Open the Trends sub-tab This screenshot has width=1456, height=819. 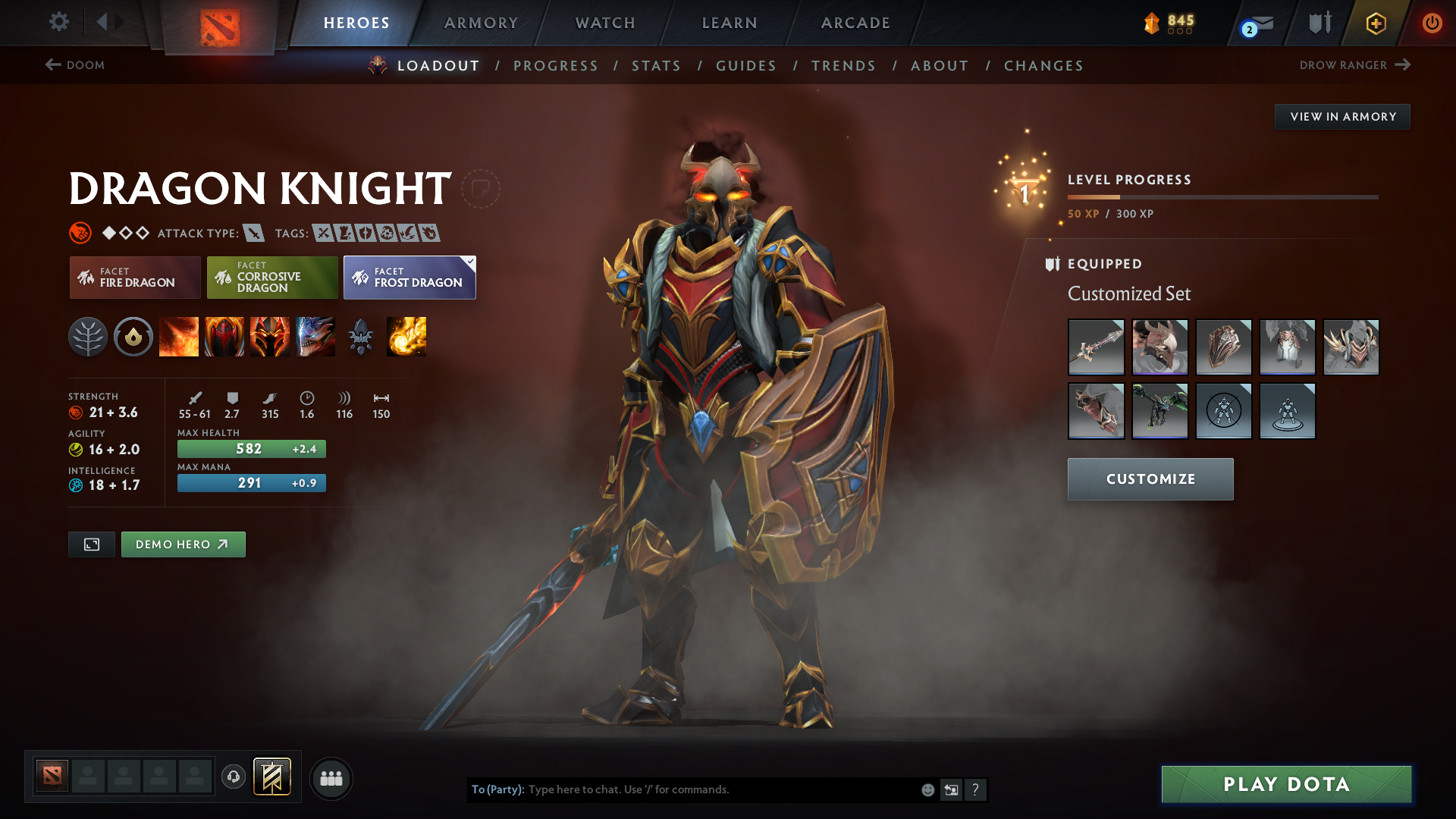843,66
